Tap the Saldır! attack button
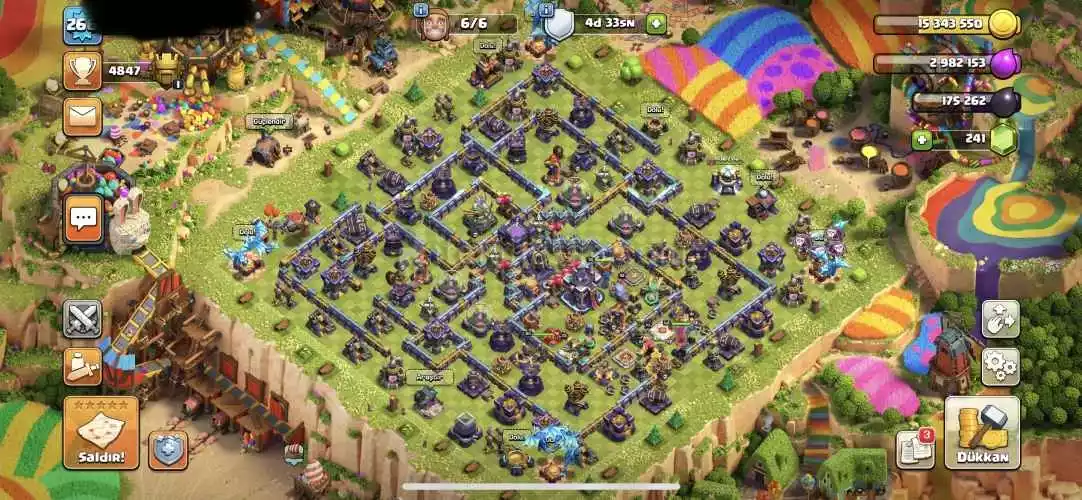 point(101,432)
